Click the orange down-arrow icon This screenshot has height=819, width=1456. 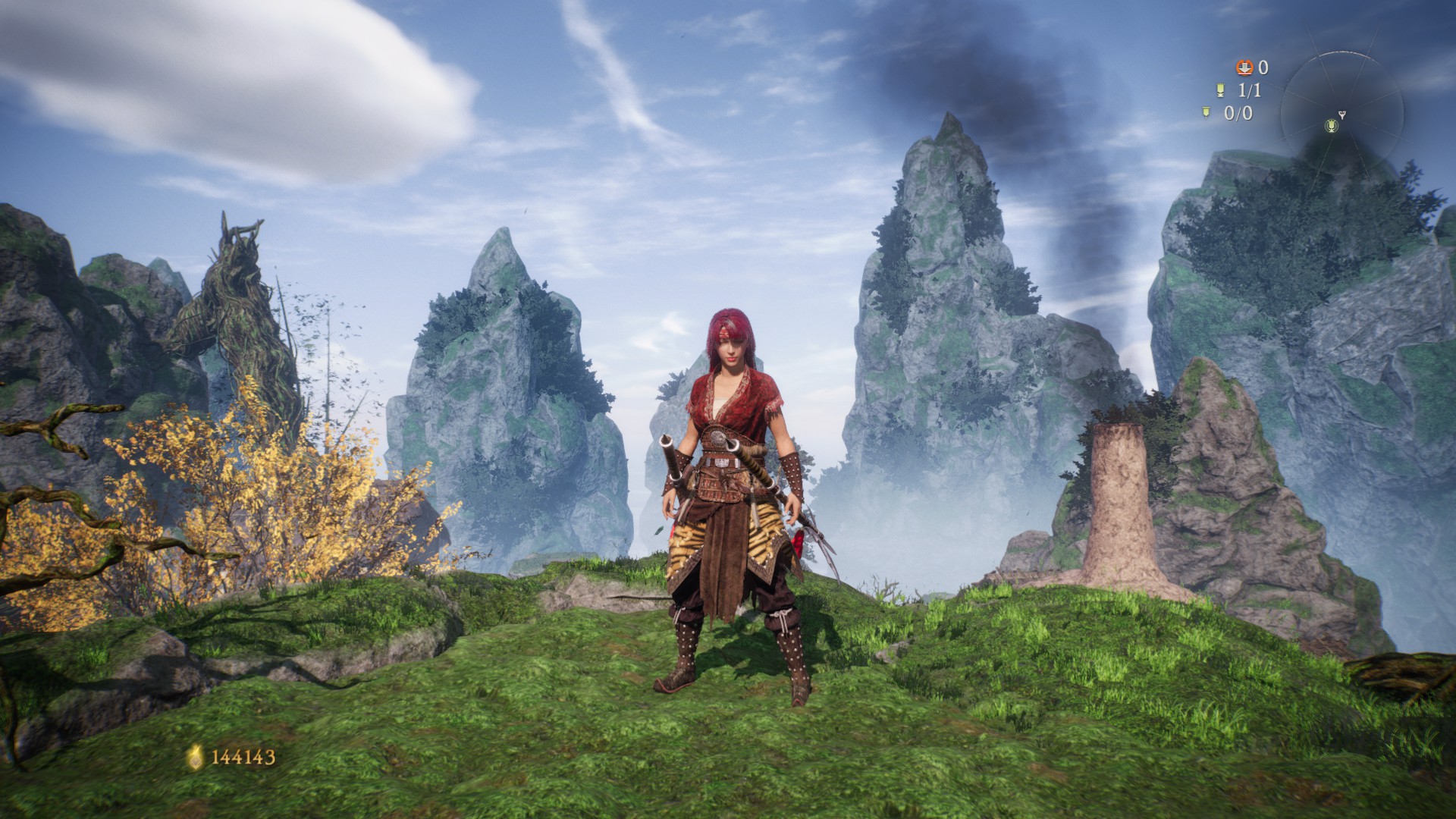(1244, 67)
